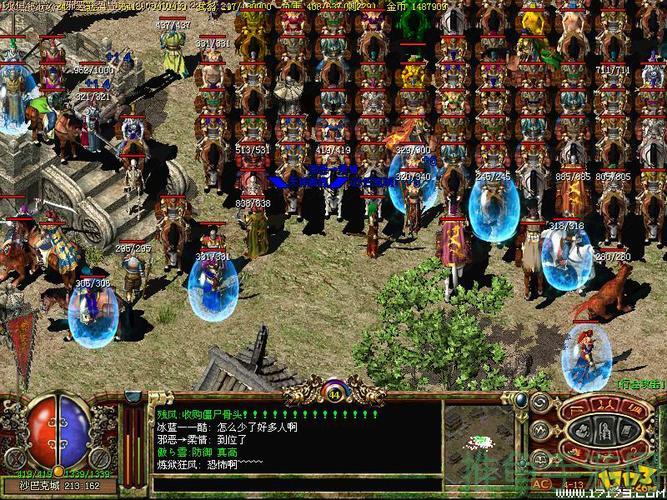This screenshot has width=667, height=500.
Task: Click the AC stat button
Action: point(540,481)
